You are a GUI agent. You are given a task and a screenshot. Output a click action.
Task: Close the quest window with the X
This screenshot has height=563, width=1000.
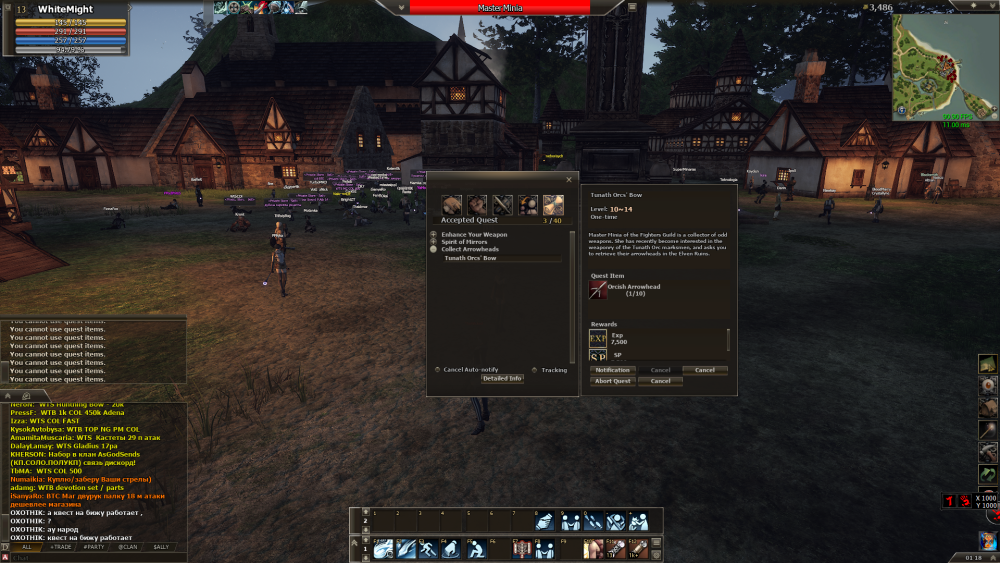click(x=570, y=179)
